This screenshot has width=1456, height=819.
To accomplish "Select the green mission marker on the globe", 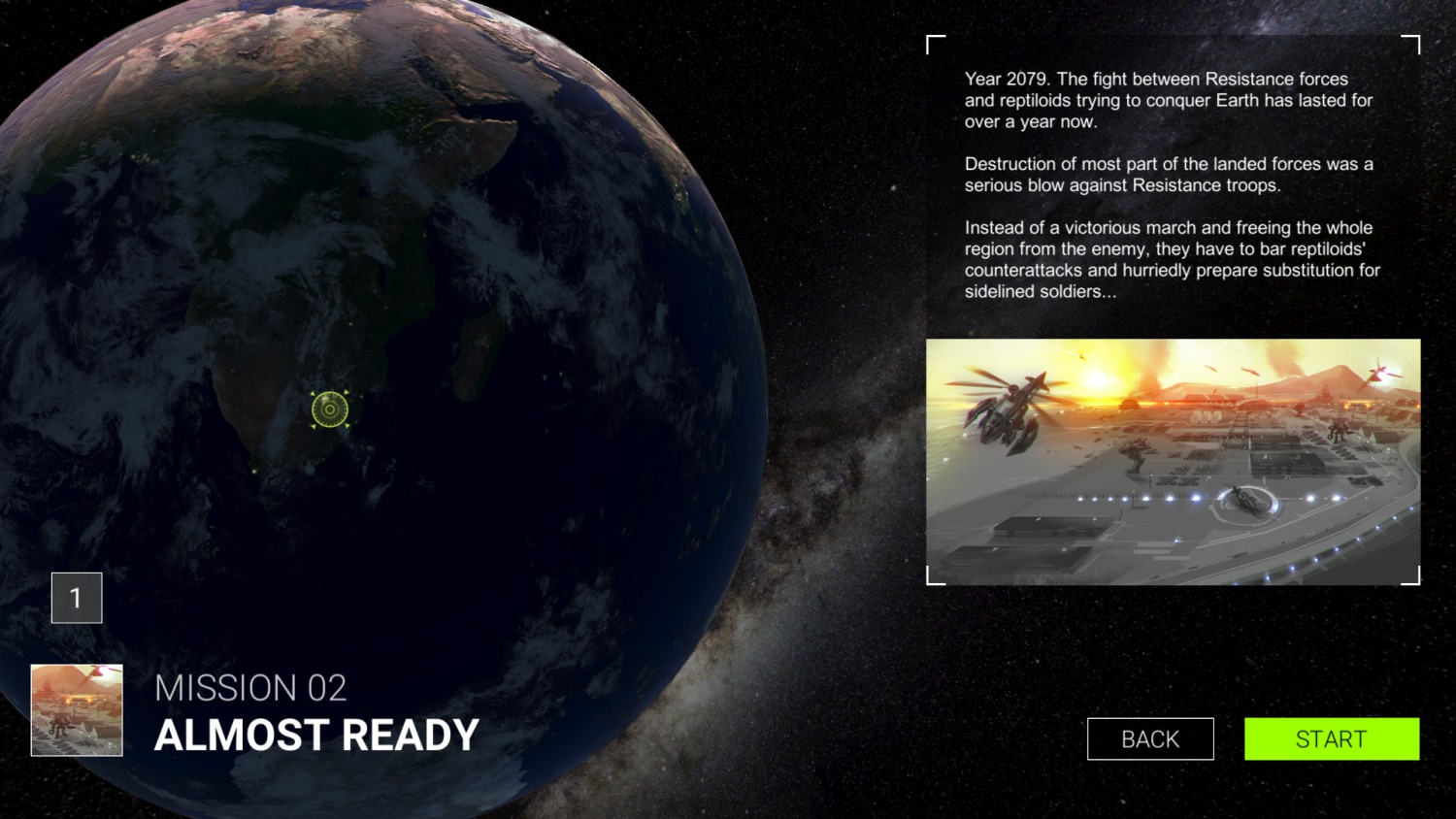I will tap(329, 409).
